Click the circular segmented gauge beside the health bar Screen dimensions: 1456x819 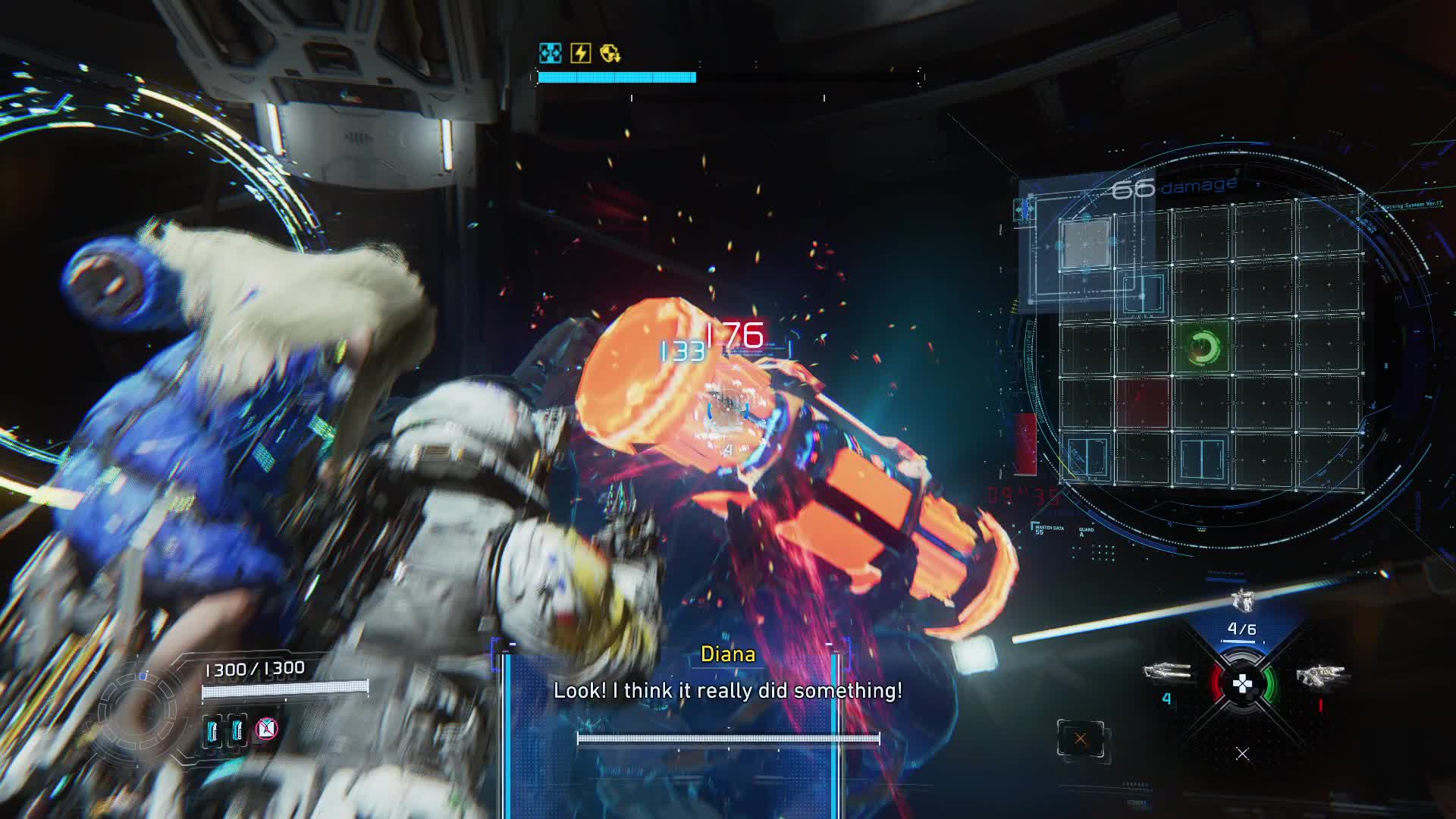141,711
